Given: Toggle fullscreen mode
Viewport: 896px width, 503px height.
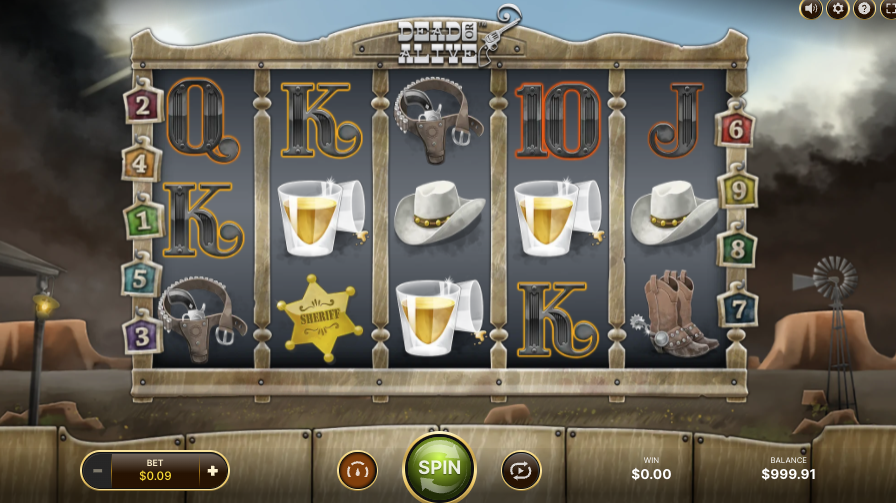Looking at the screenshot, I should pyautogui.click(x=888, y=9).
